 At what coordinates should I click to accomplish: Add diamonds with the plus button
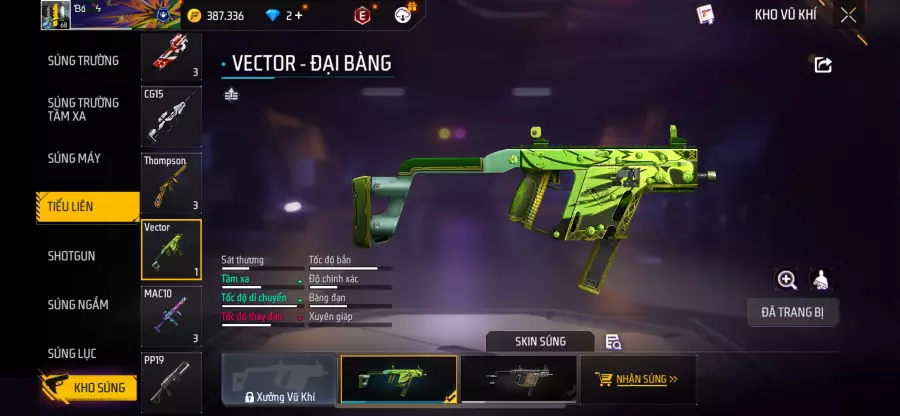(298, 15)
